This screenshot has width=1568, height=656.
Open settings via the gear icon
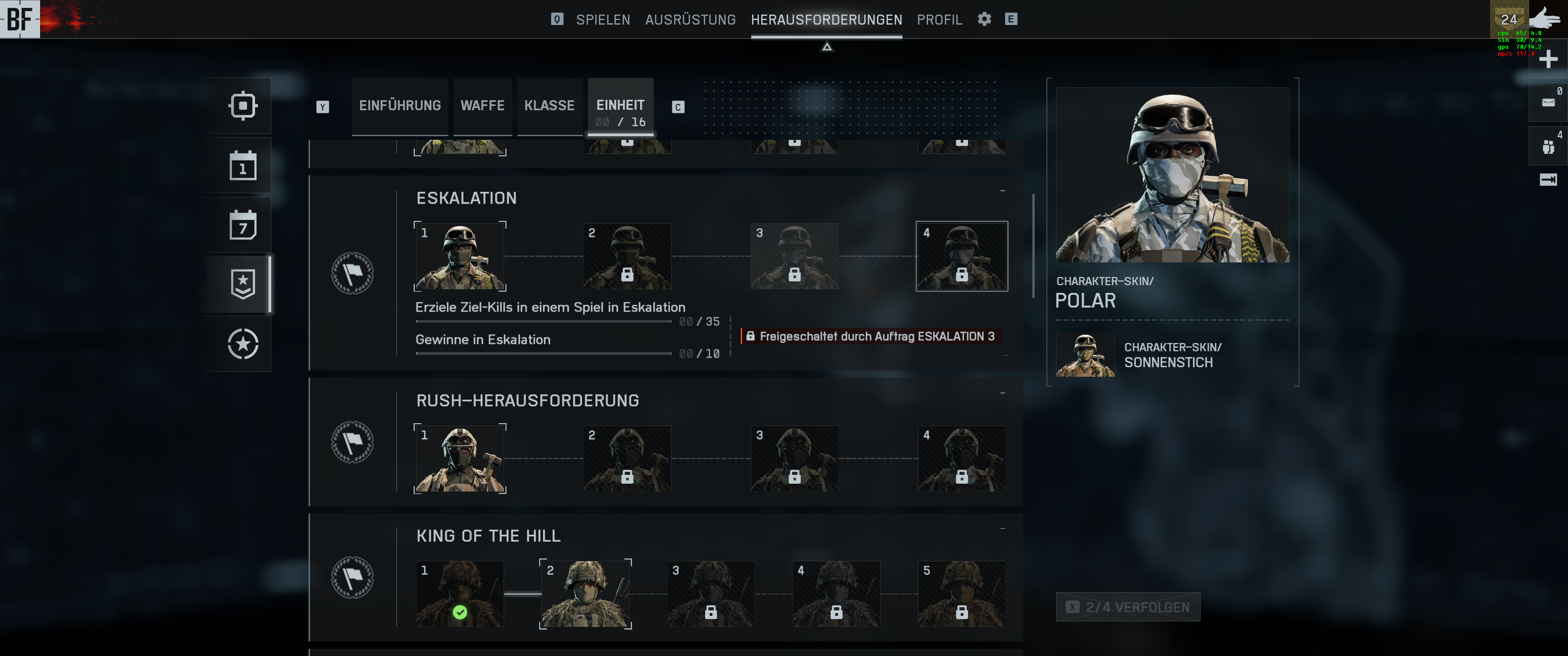pos(984,19)
